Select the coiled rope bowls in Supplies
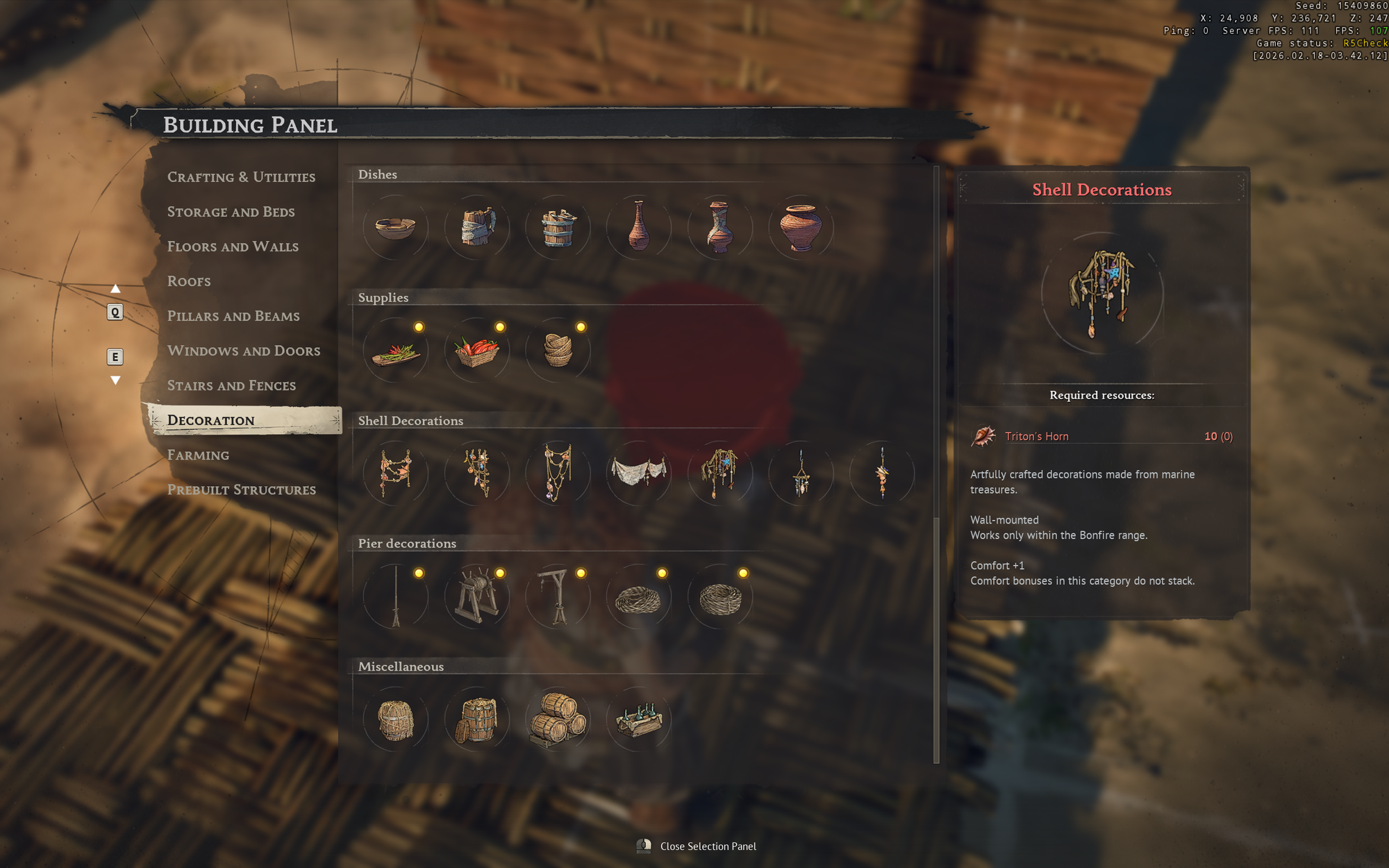Screen dimensions: 1389x868 (x=558, y=351)
